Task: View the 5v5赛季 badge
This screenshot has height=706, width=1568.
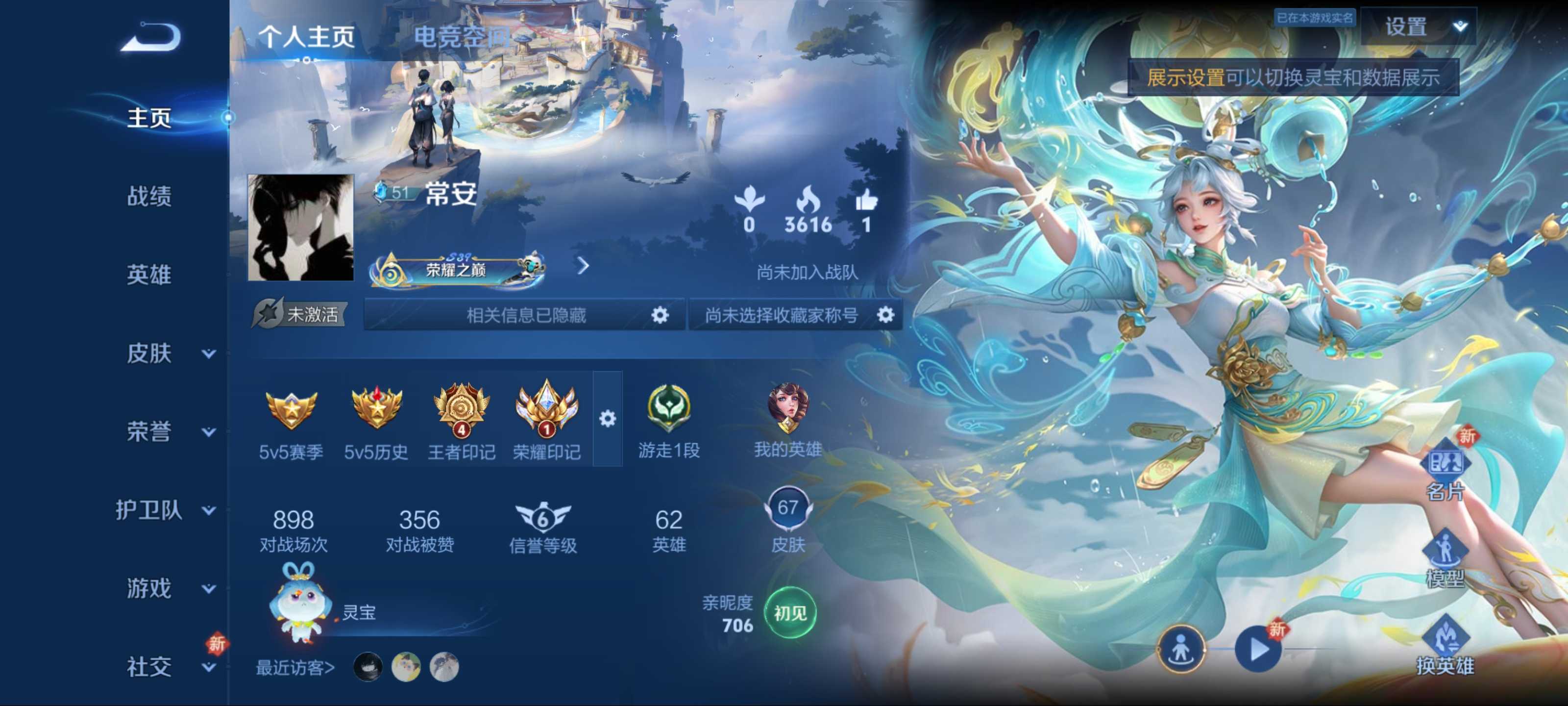Action: coord(291,420)
